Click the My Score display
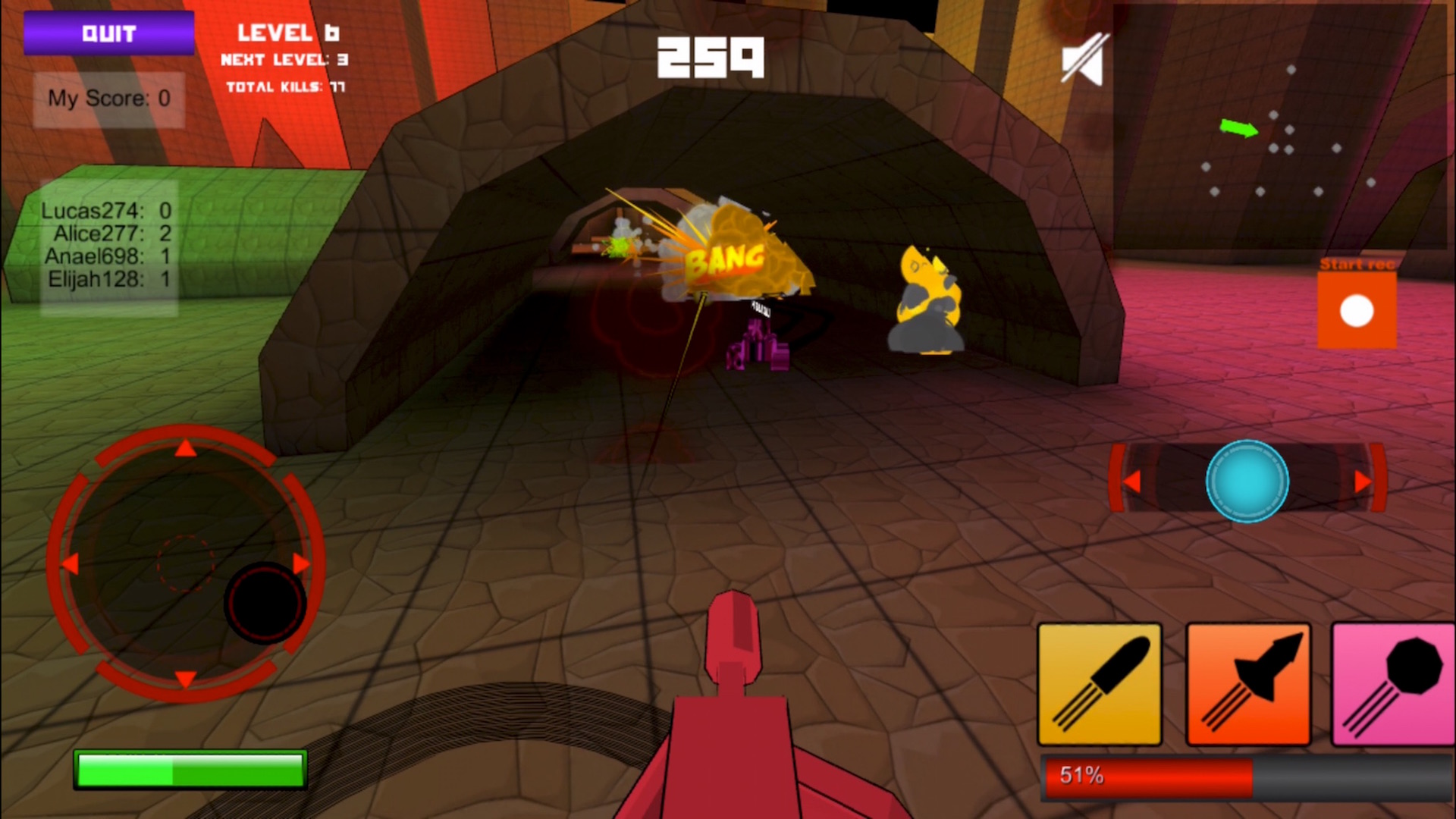1456x819 pixels. (108, 99)
